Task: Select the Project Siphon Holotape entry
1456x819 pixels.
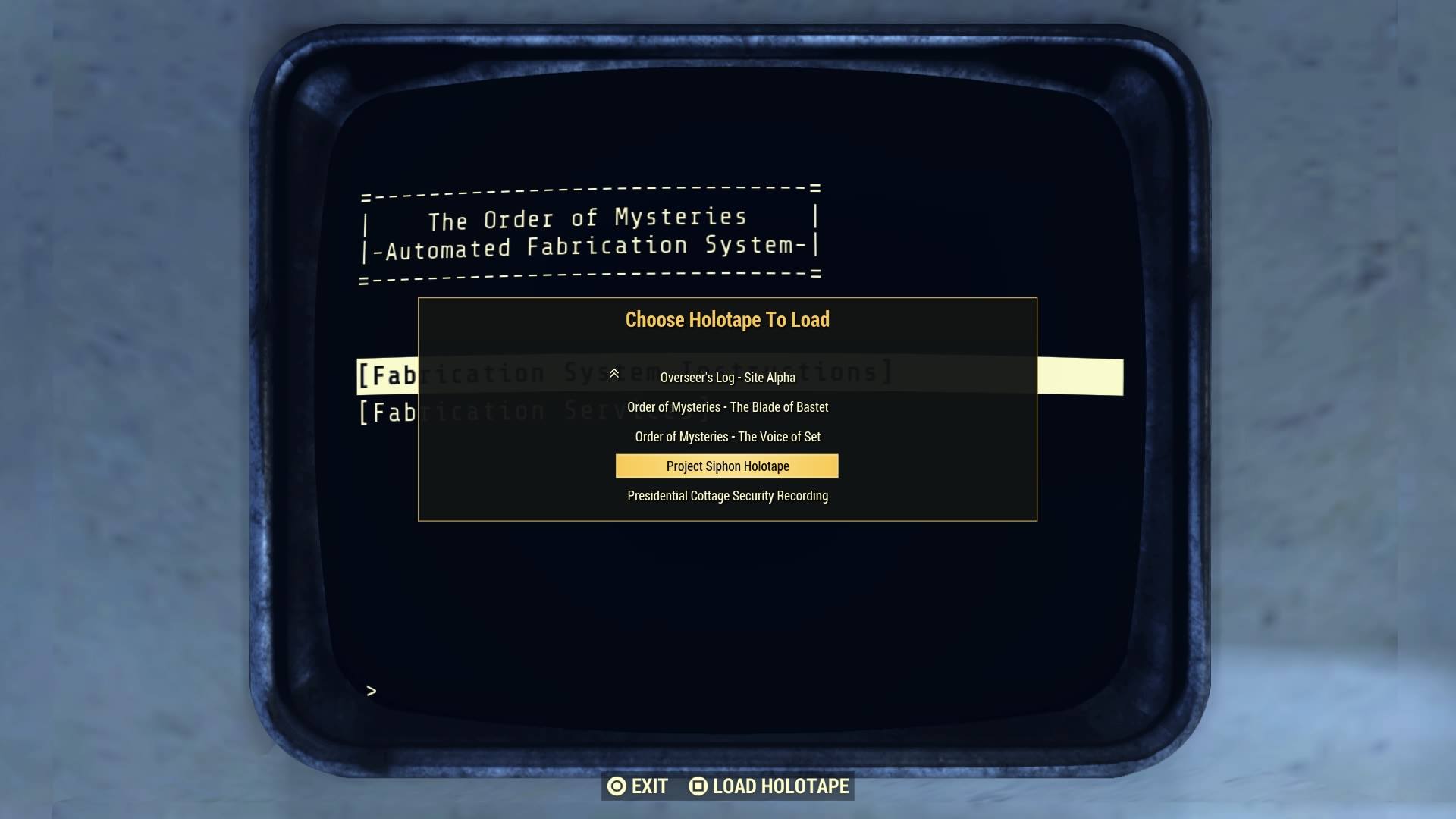Action: [726, 466]
